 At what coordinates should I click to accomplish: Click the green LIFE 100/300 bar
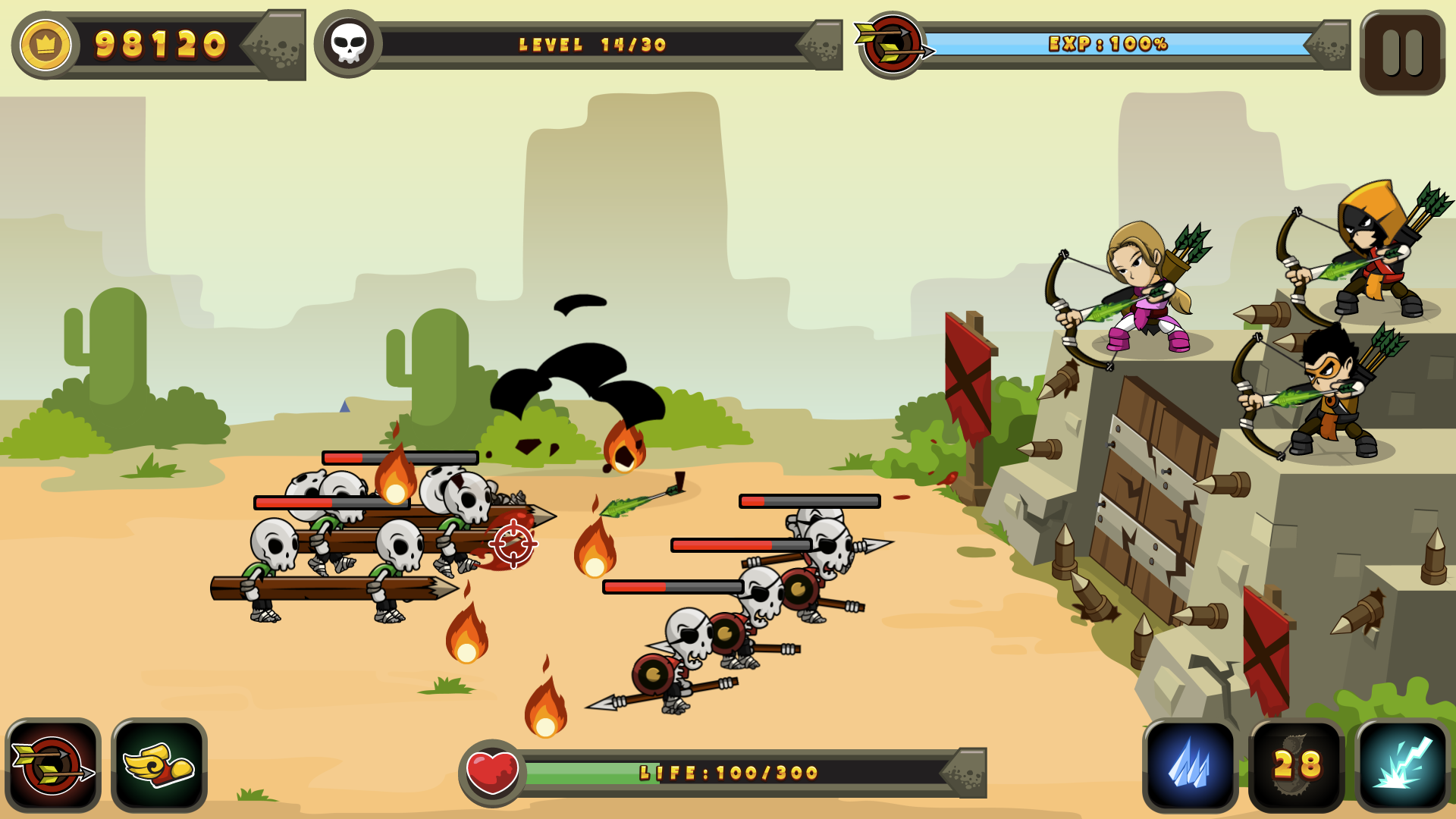click(720, 770)
